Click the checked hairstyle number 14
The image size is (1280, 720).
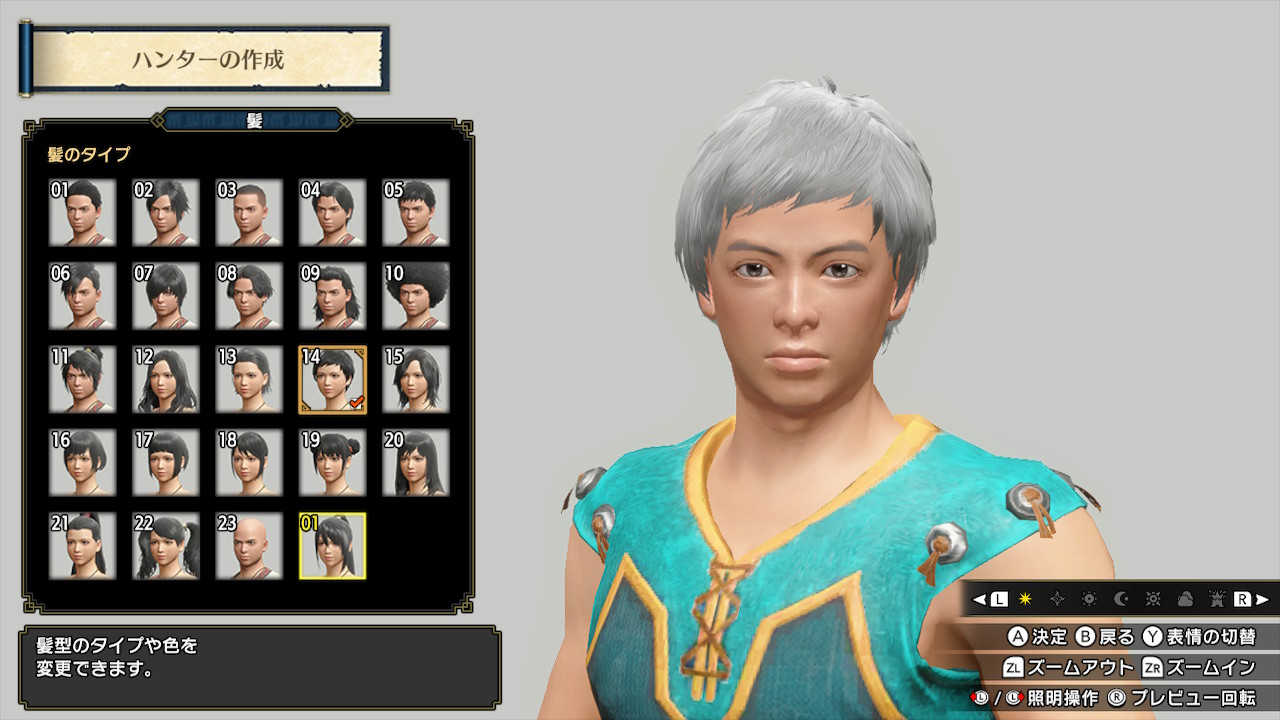tap(333, 380)
